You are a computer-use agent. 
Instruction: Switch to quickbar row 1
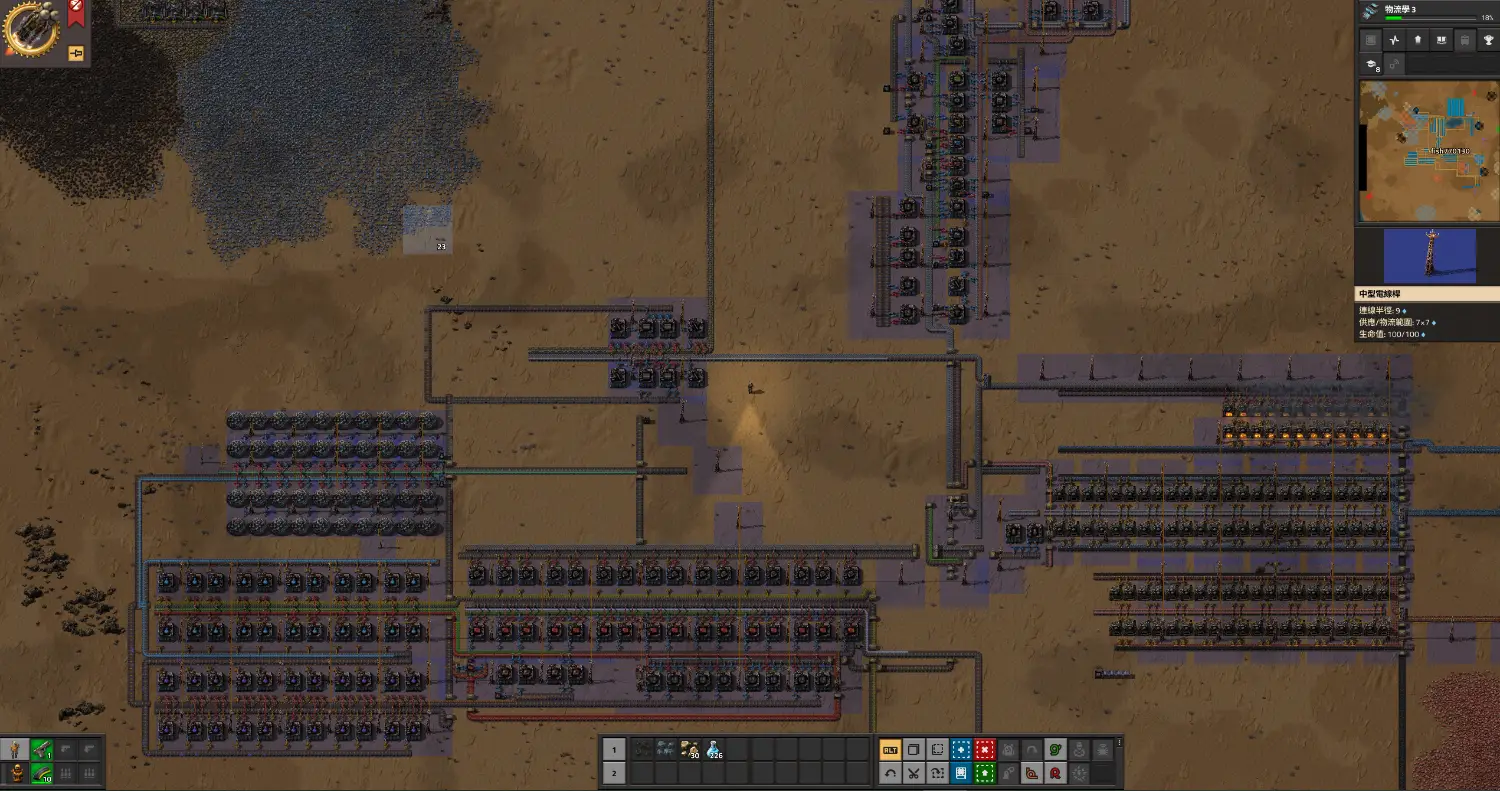pyautogui.click(x=614, y=749)
